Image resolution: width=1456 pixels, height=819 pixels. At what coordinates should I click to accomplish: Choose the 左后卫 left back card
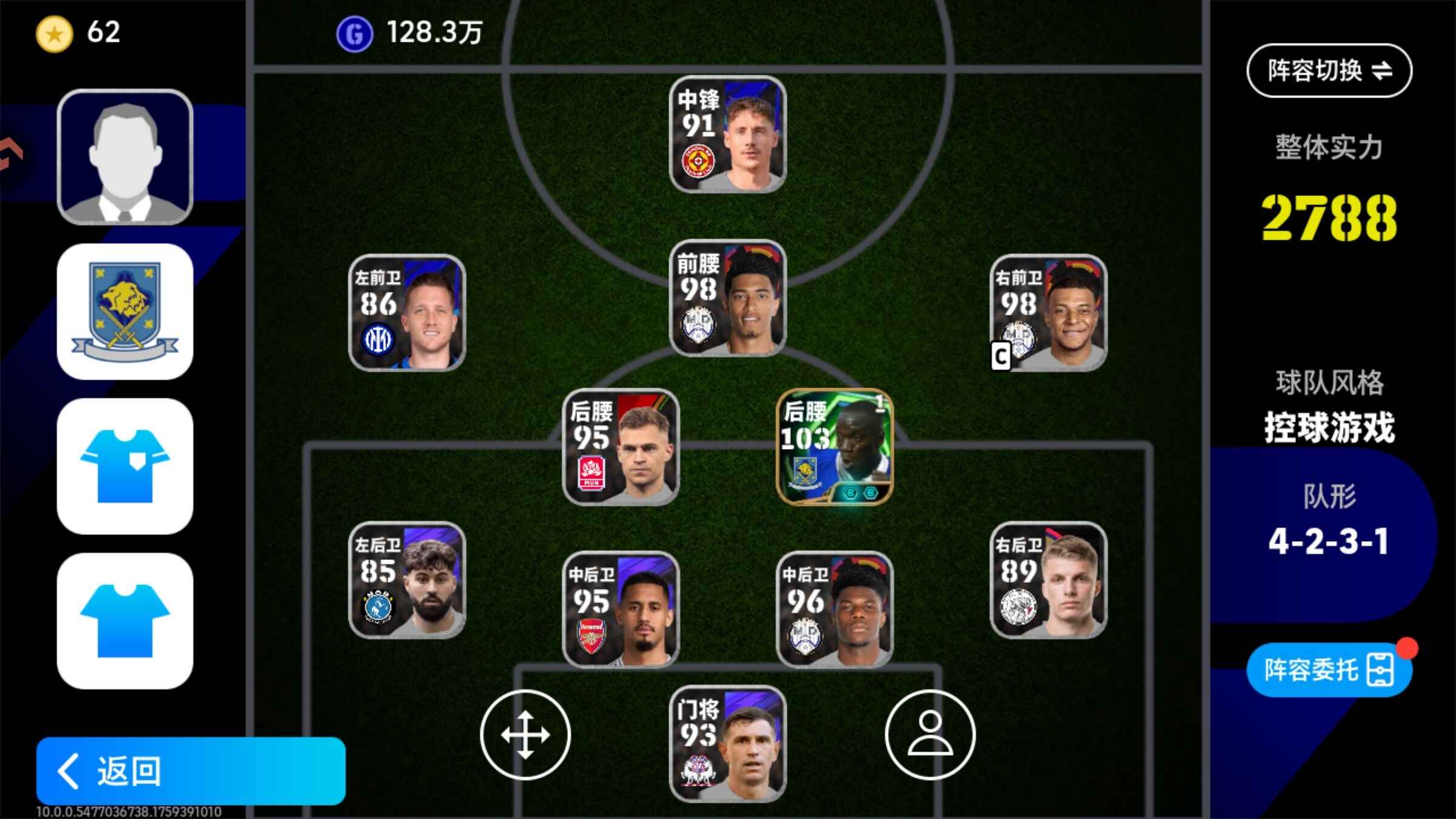click(407, 580)
